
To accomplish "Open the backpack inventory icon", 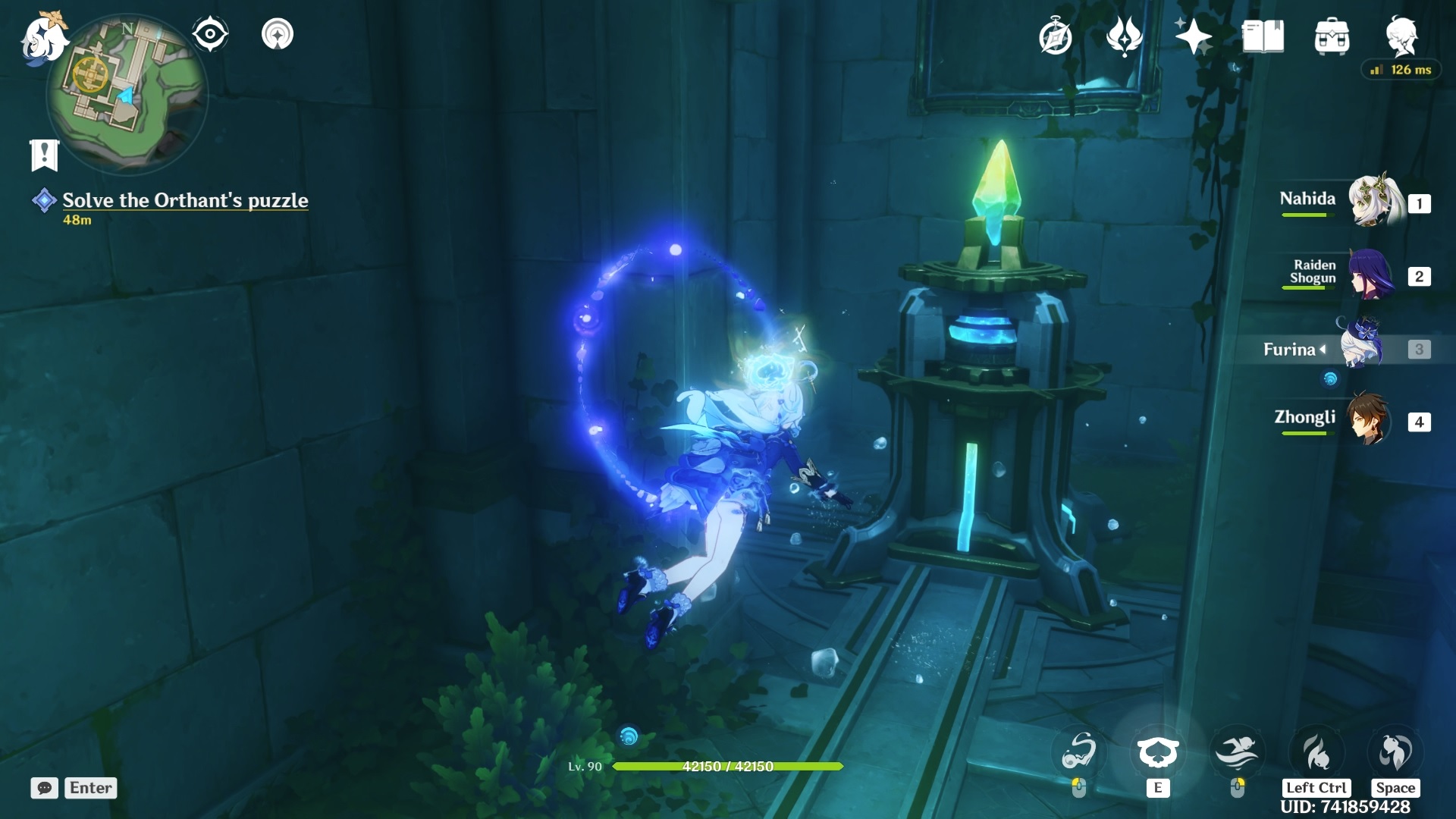I will 1332,36.
